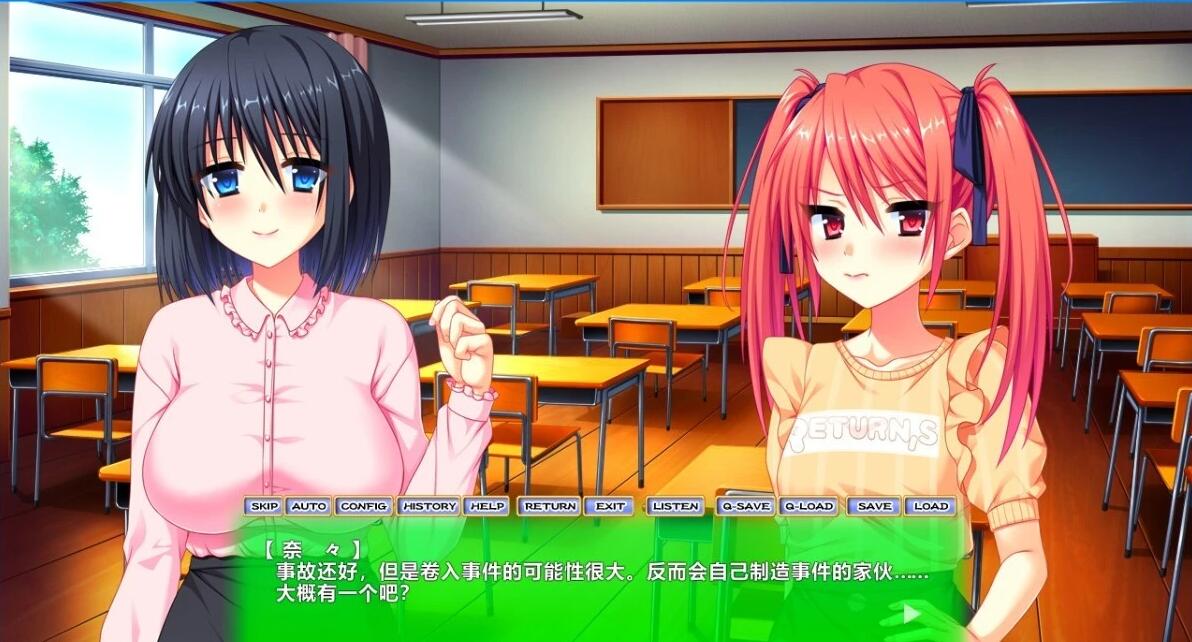Open the SAVE menu

874,506
